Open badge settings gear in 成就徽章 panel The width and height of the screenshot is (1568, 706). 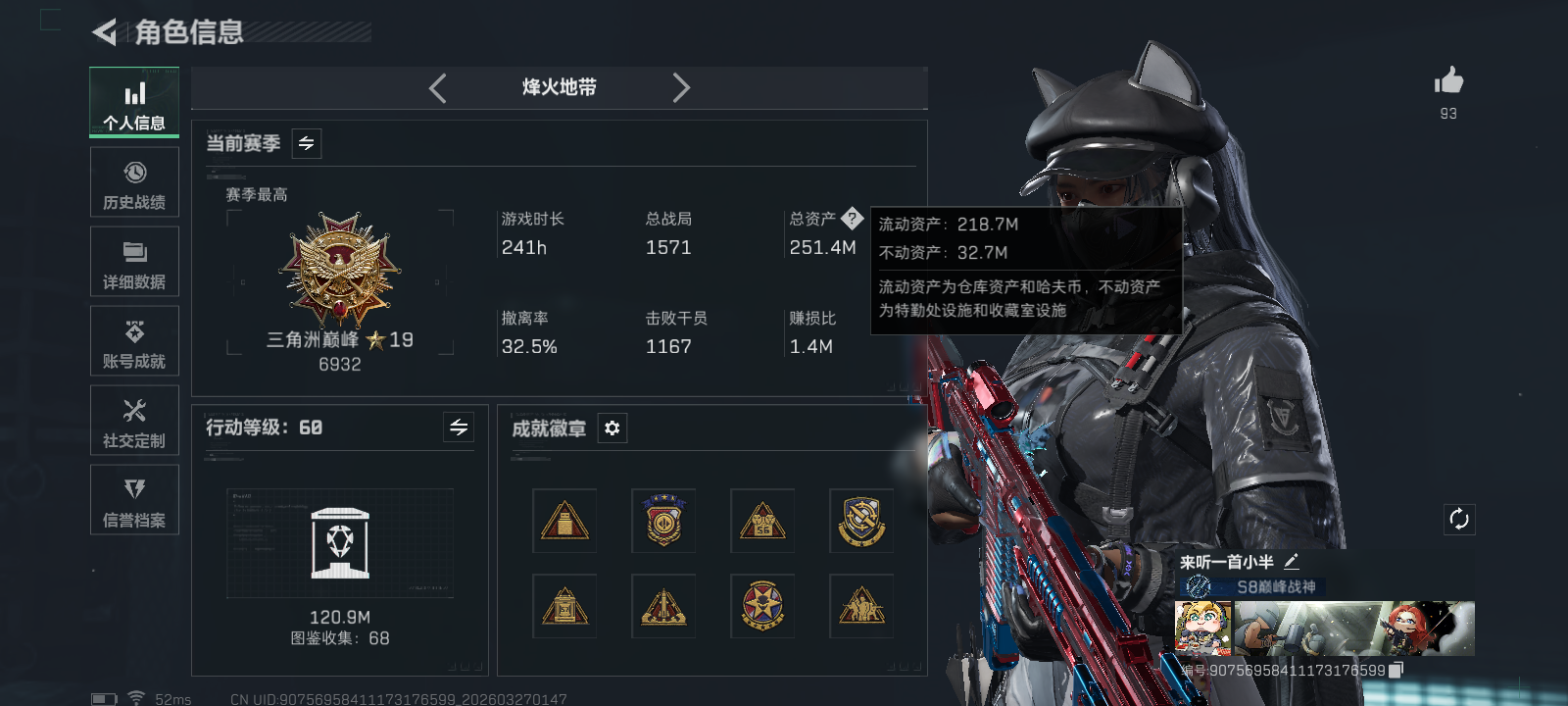[x=612, y=429]
